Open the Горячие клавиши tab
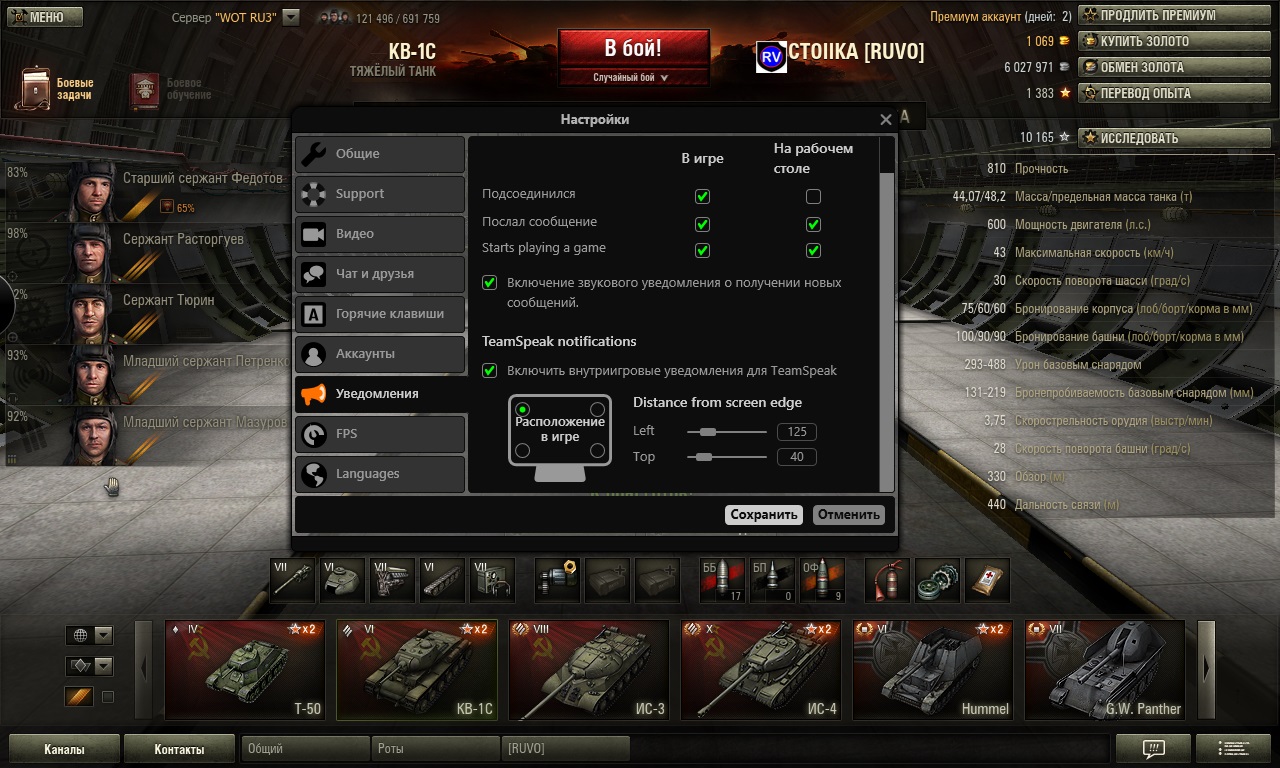The height and width of the screenshot is (768, 1280). click(x=380, y=314)
